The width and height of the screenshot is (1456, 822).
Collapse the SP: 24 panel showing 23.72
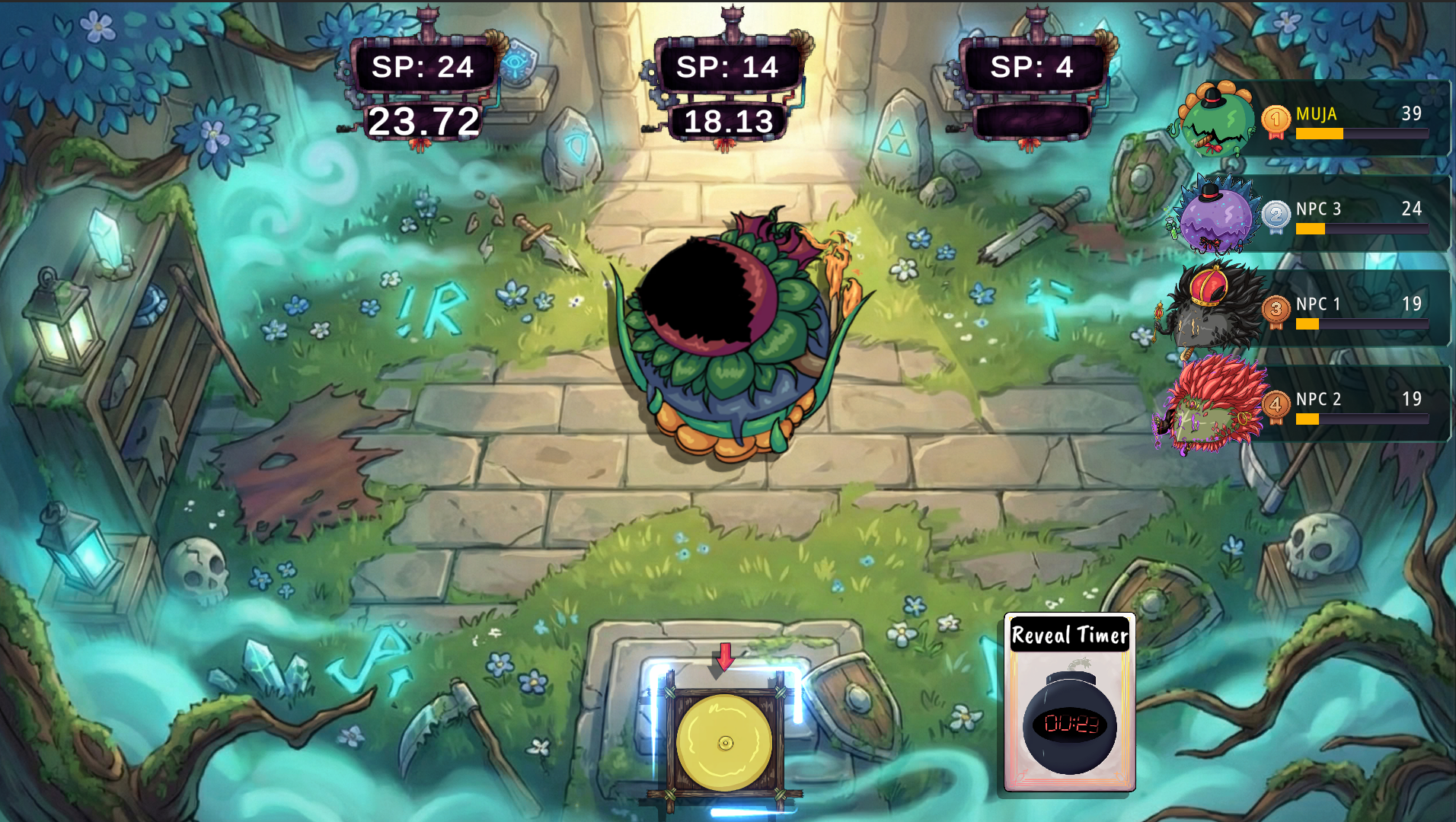[423, 69]
